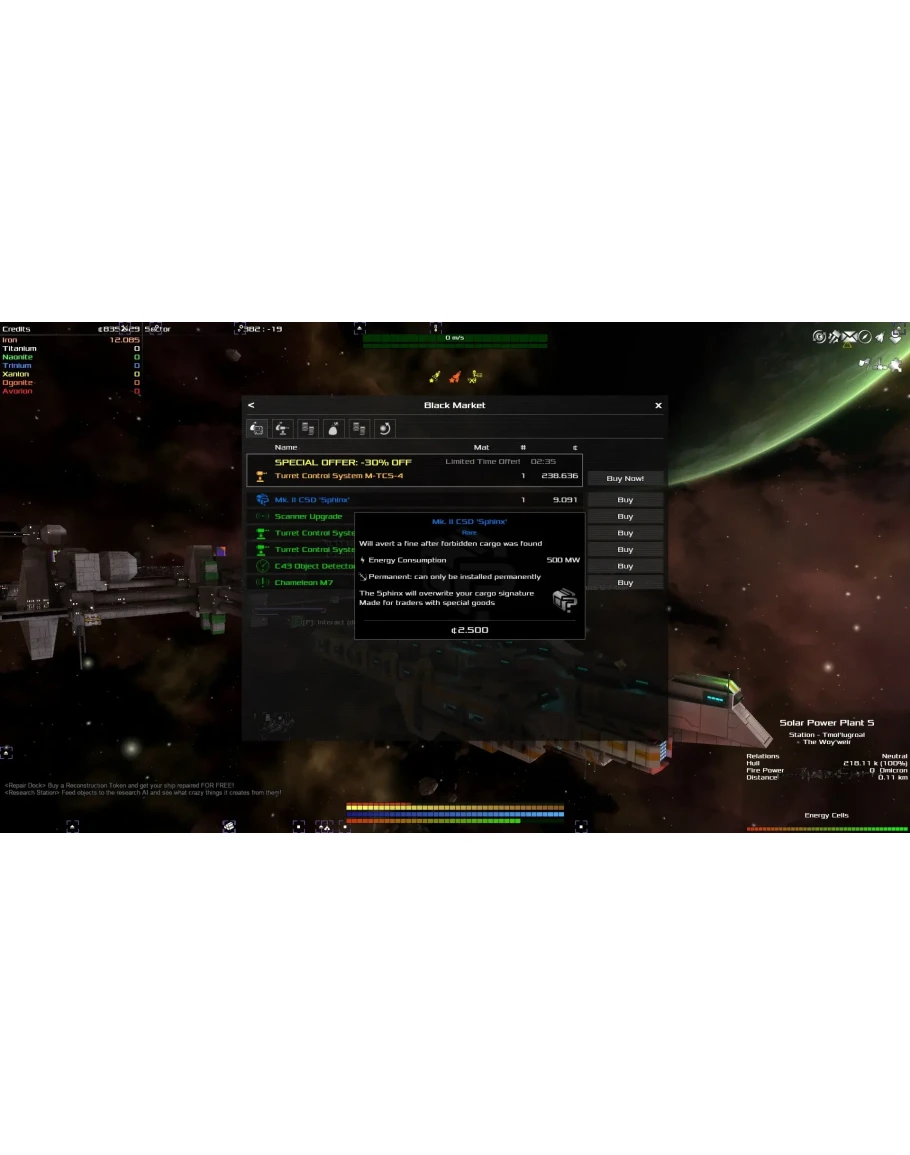Open the mail envelope icon
910x1155 pixels.
point(849,337)
